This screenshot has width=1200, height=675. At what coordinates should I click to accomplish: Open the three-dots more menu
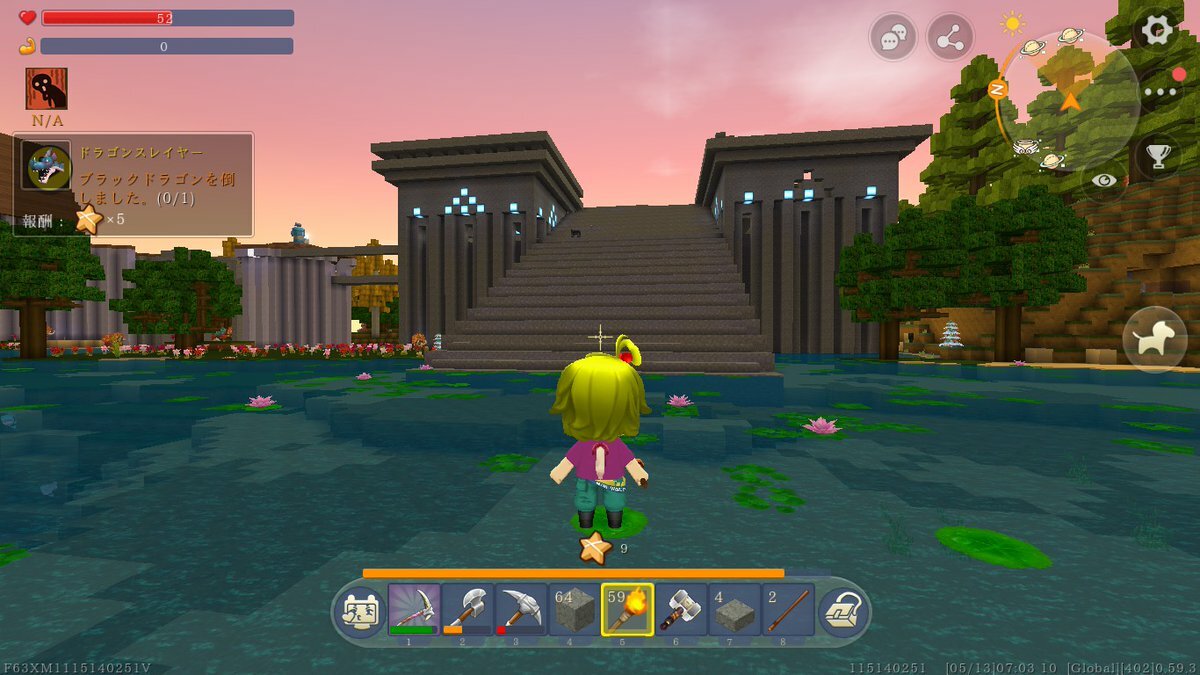coord(1160,91)
